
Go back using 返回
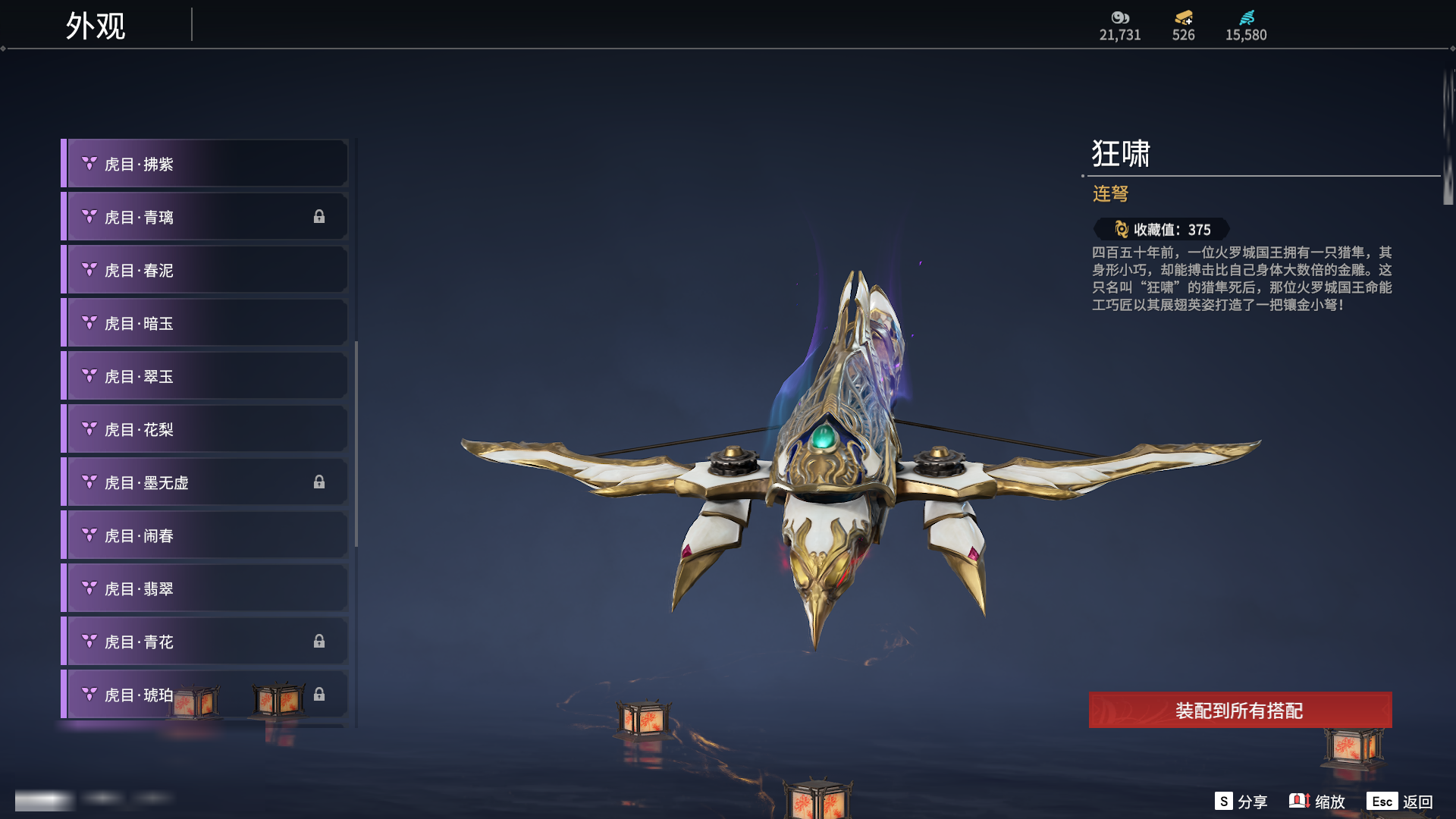click(1400, 802)
